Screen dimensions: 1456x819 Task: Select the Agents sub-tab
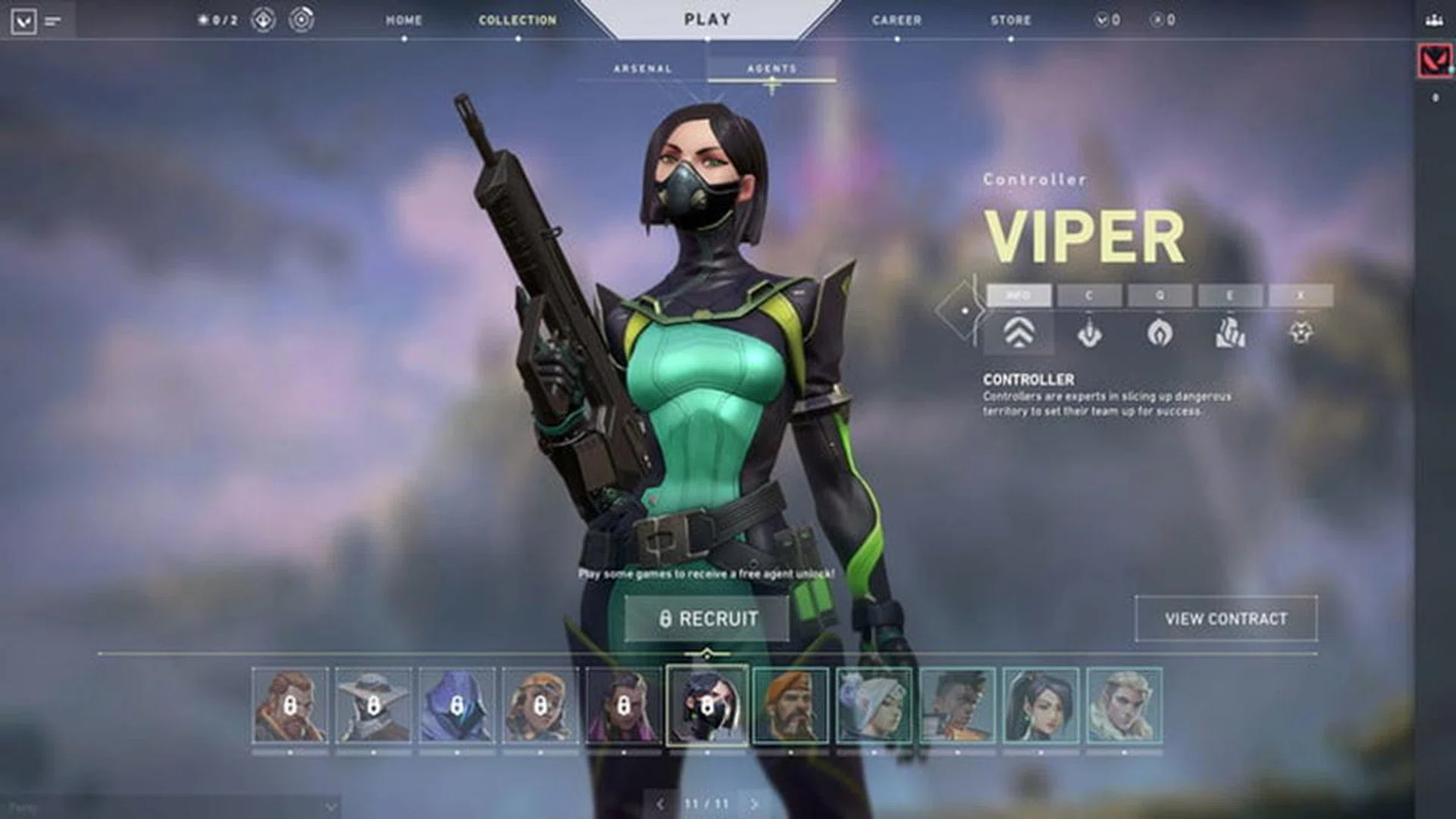point(772,69)
